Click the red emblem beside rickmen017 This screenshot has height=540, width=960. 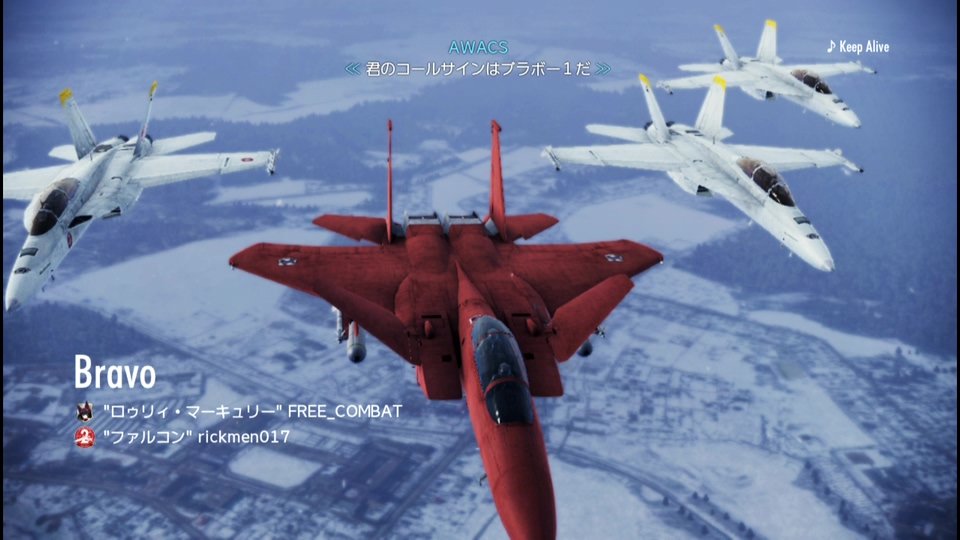(85, 437)
